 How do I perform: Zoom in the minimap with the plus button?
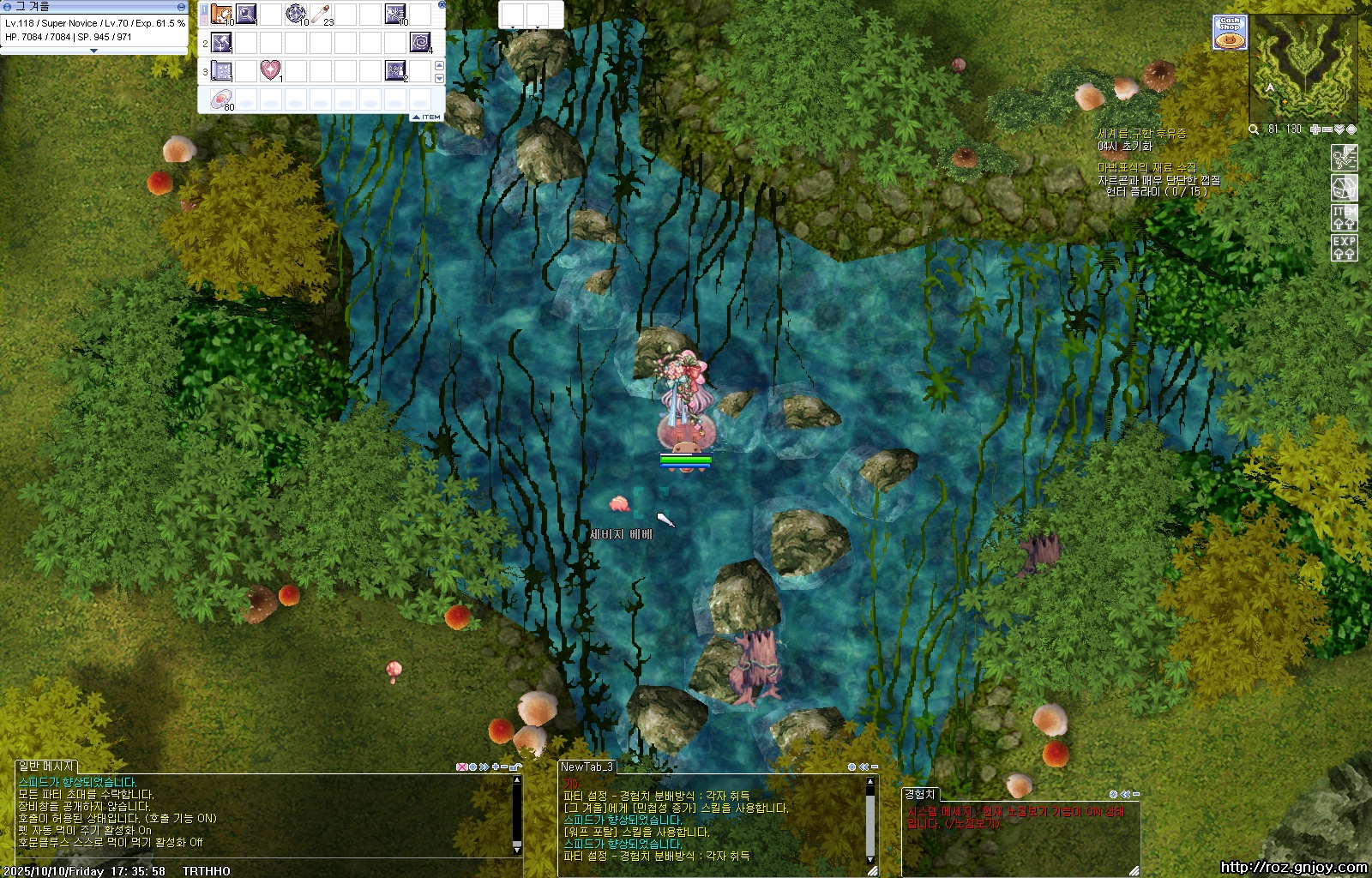(x=1315, y=129)
